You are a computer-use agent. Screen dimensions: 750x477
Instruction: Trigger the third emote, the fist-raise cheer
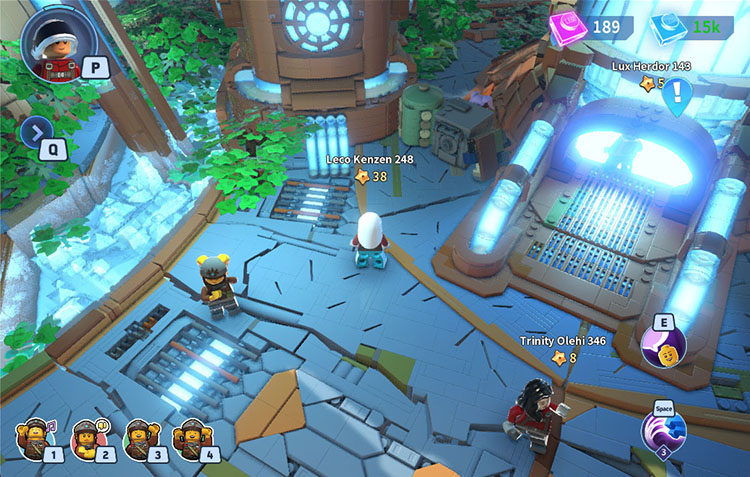pos(138,437)
